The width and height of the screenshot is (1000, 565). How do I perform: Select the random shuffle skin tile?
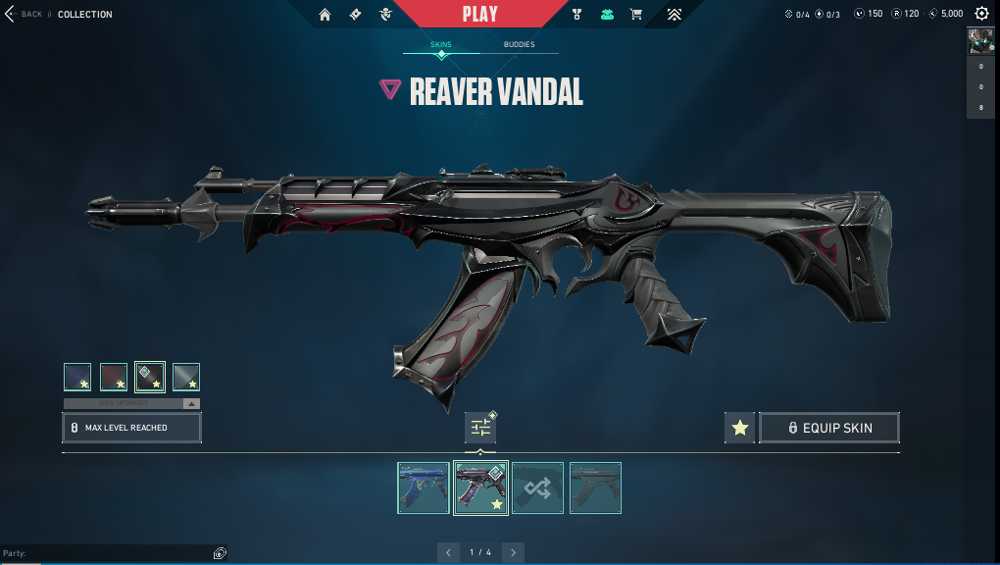(x=538, y=488)
